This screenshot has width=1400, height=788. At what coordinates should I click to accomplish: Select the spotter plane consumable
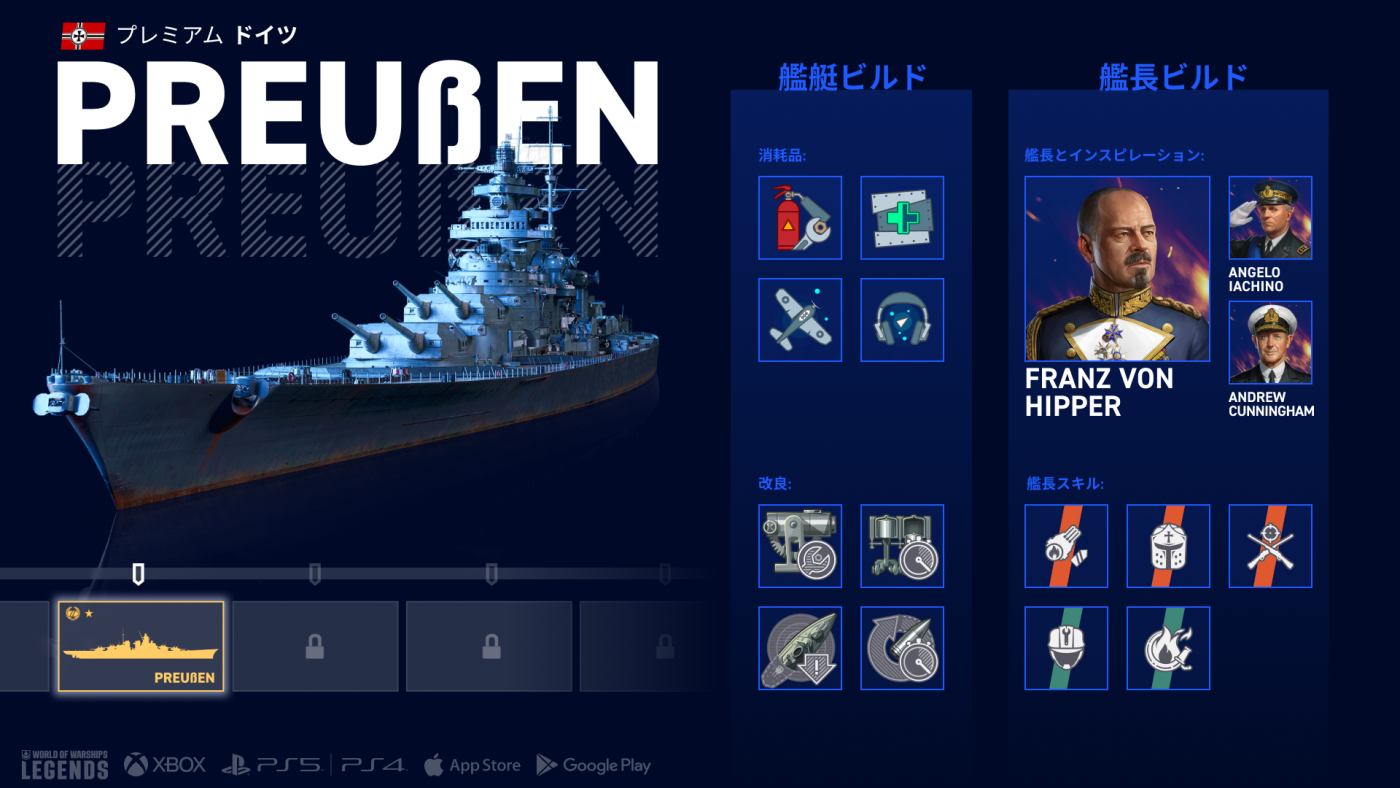[800, 320]
